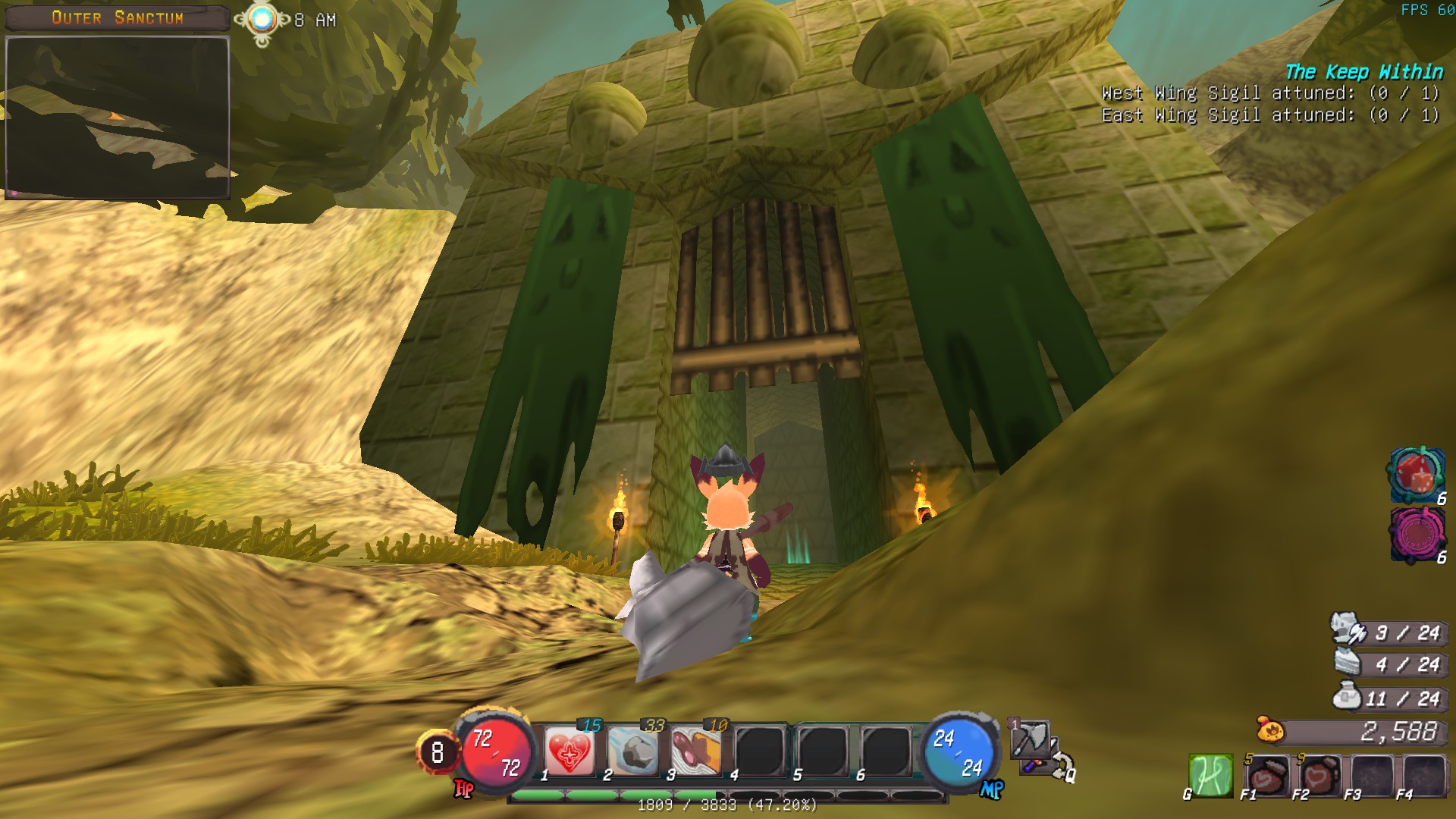Click the gold coin pouch icon
This screenshot has width=1456, height=819.
(1270, 730)
